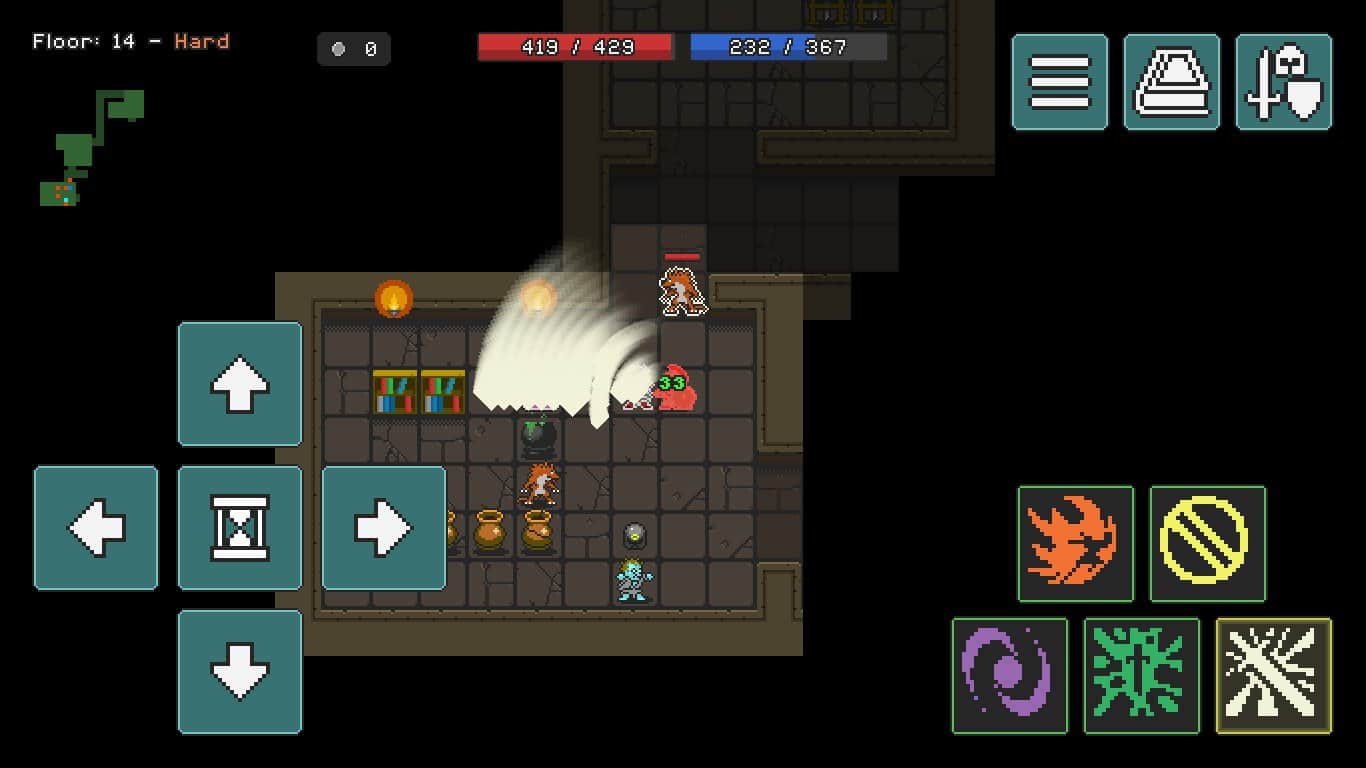Move left with the left arrow

[x=96, y=528]
